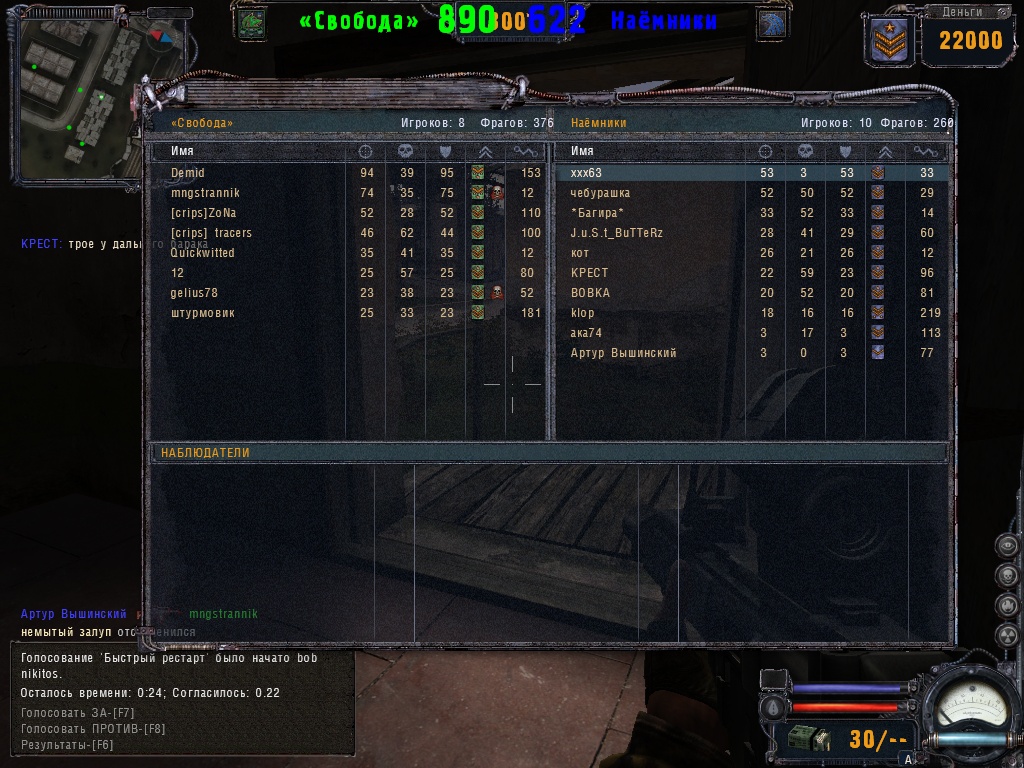Select the mngstrannik scoreboard row

(x=205, y=193)
